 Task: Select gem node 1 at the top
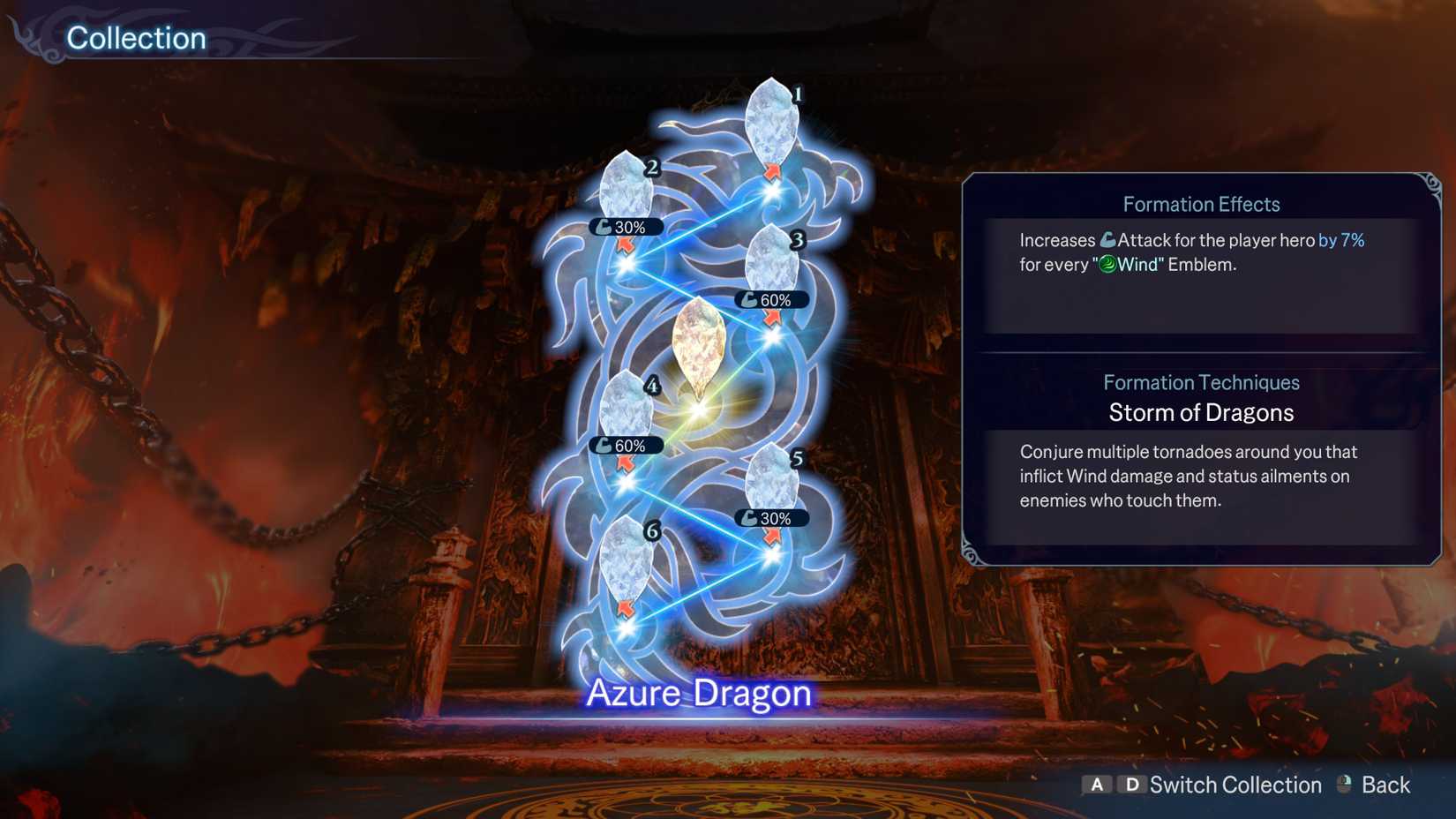(x=770, y=124)
